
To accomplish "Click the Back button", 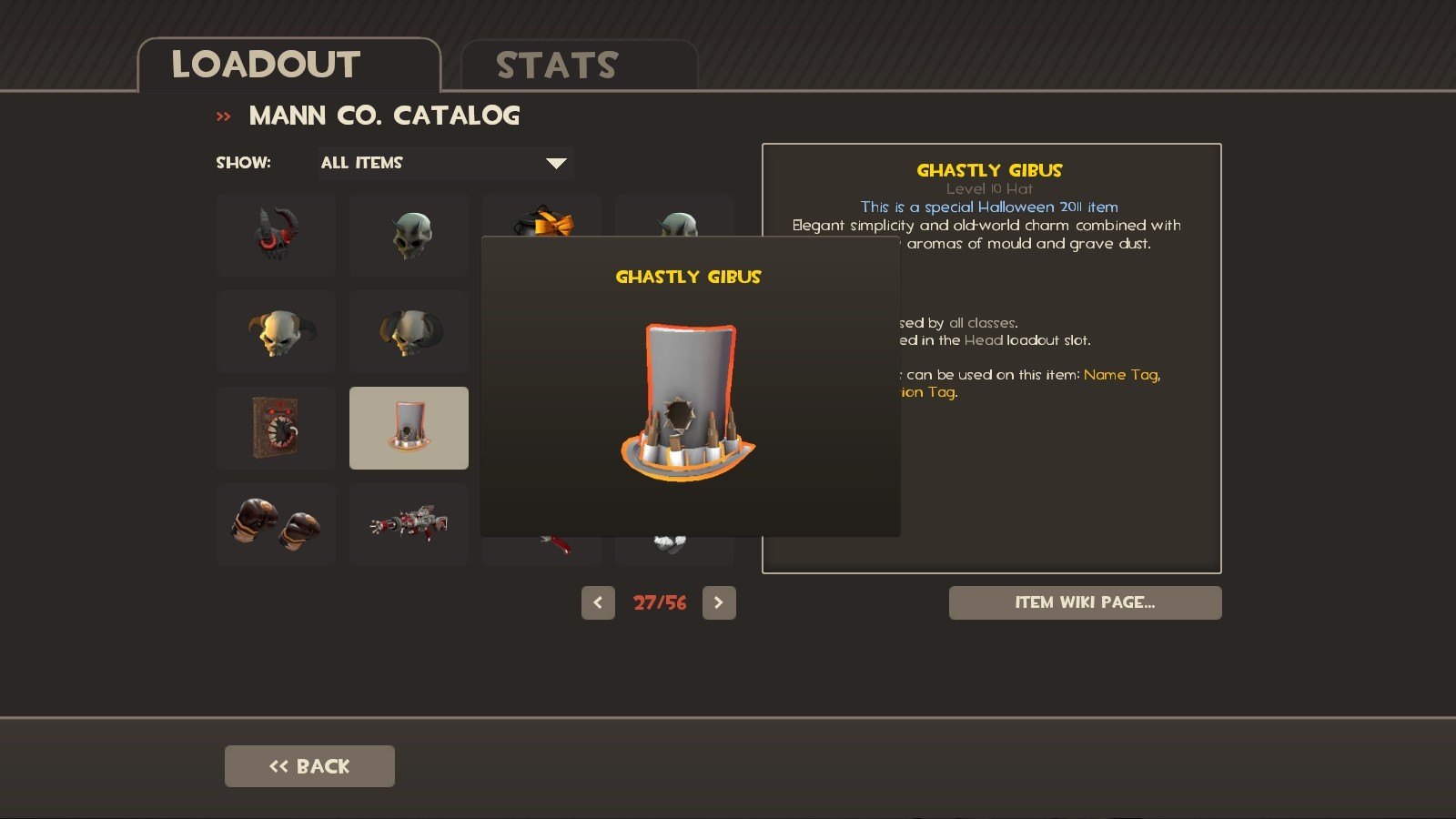I will [309, 766].
